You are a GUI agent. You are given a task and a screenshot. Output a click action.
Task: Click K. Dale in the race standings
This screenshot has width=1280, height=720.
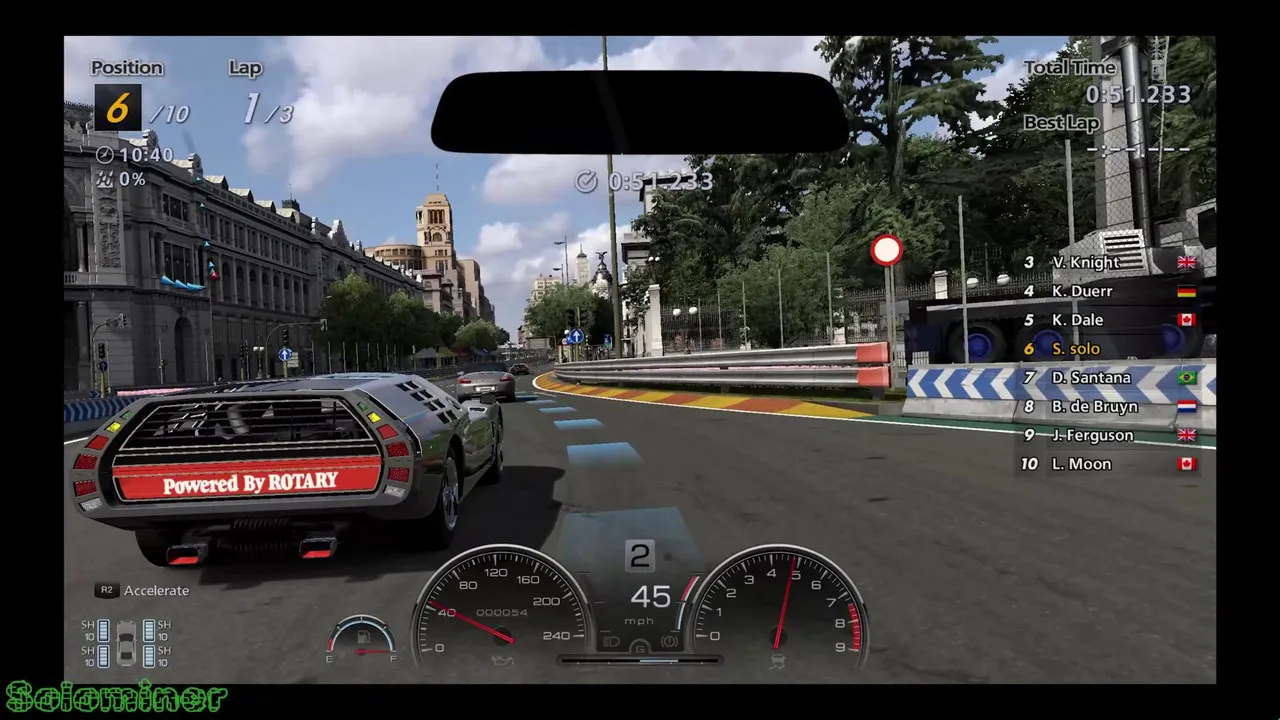coord(1108,320)
